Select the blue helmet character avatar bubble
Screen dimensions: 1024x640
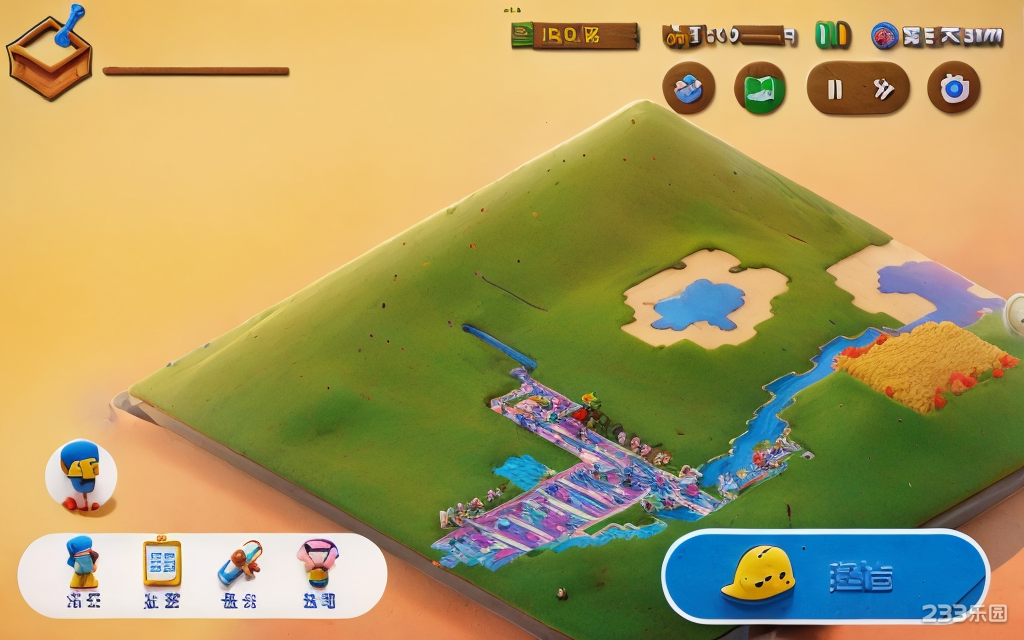click(x=81, y=475)
